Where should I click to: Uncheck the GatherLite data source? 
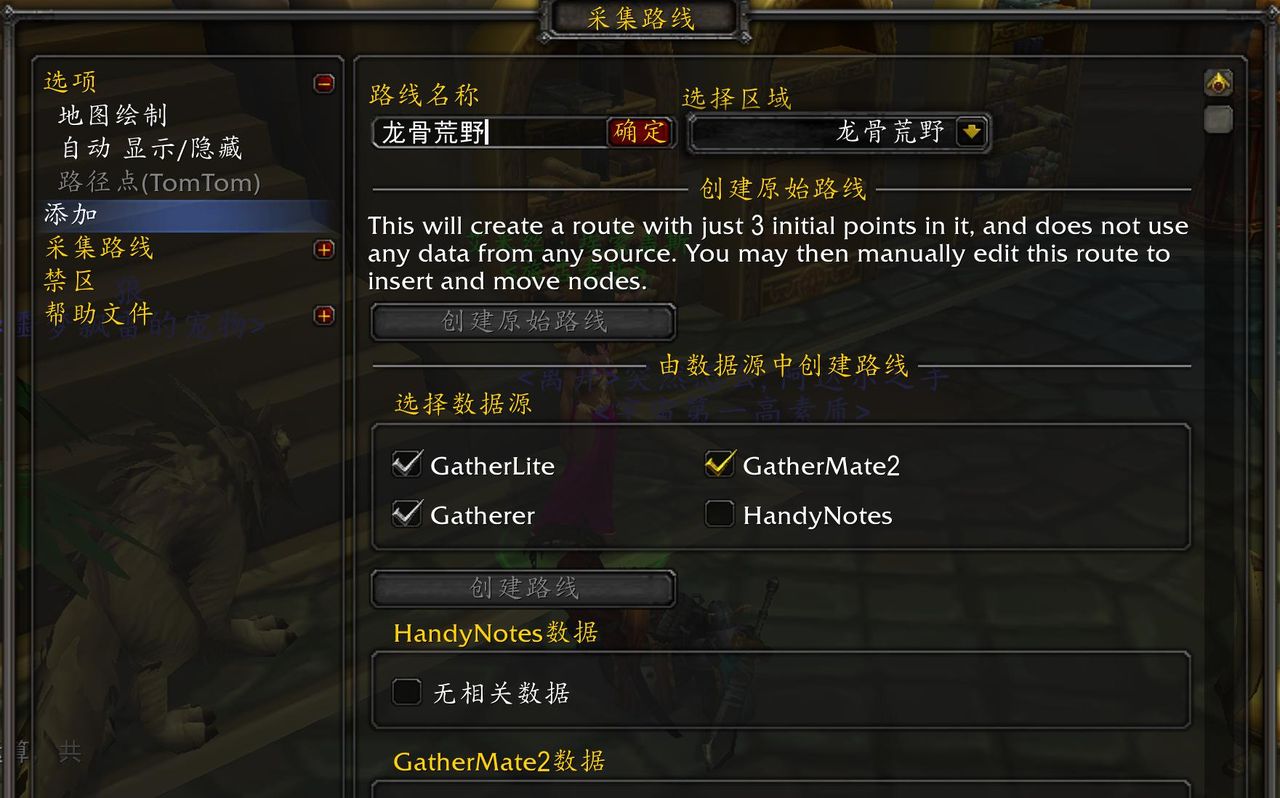click(407, 464)
